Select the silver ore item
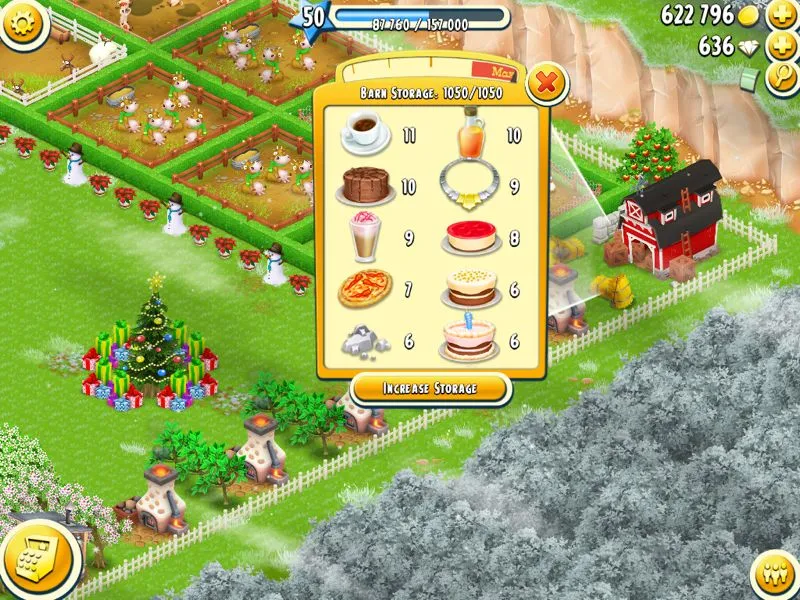The width and height of the screenshot is (800, 600). coord(364,341)
